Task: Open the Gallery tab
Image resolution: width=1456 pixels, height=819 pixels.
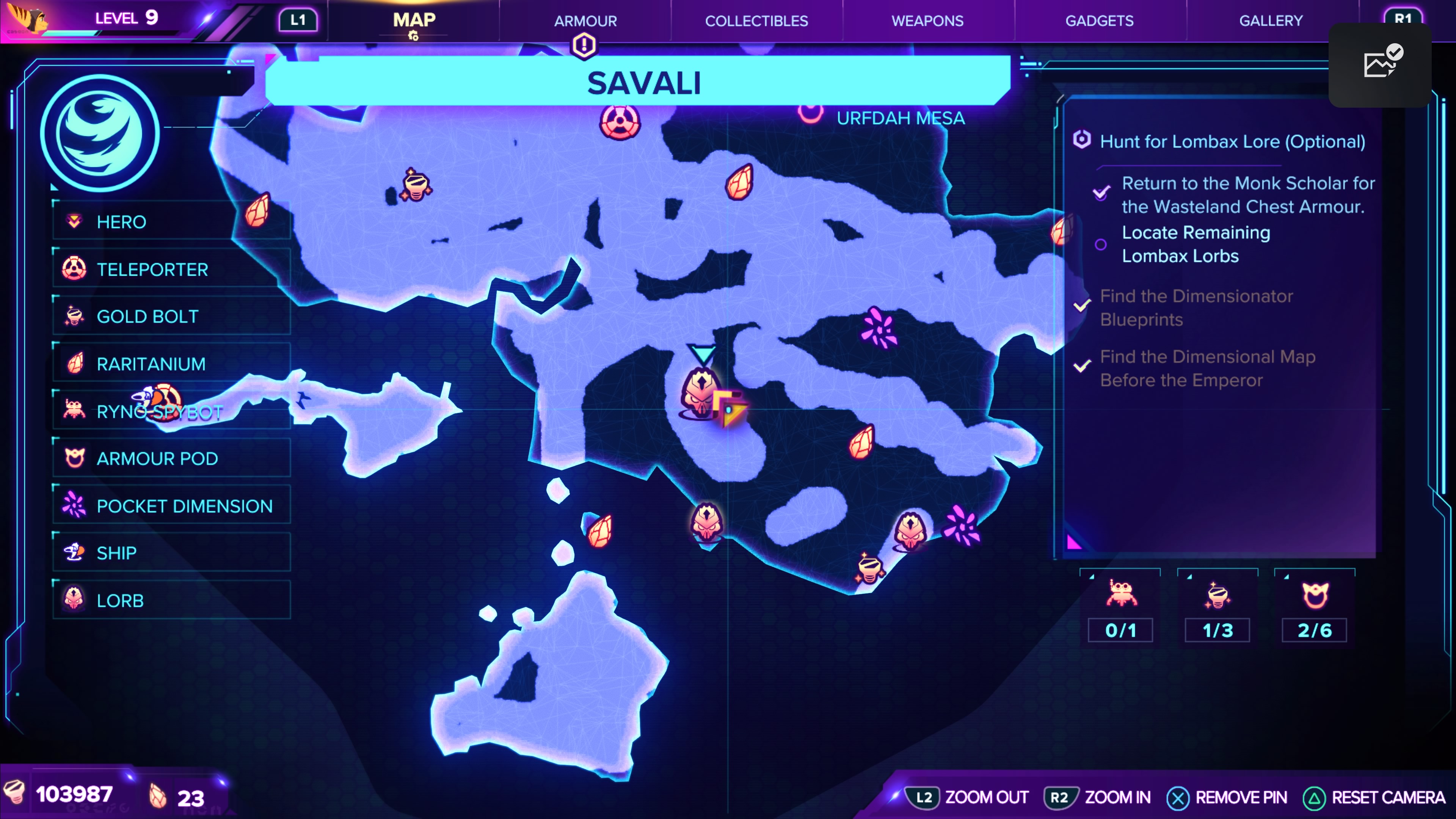Action: 1271,21
